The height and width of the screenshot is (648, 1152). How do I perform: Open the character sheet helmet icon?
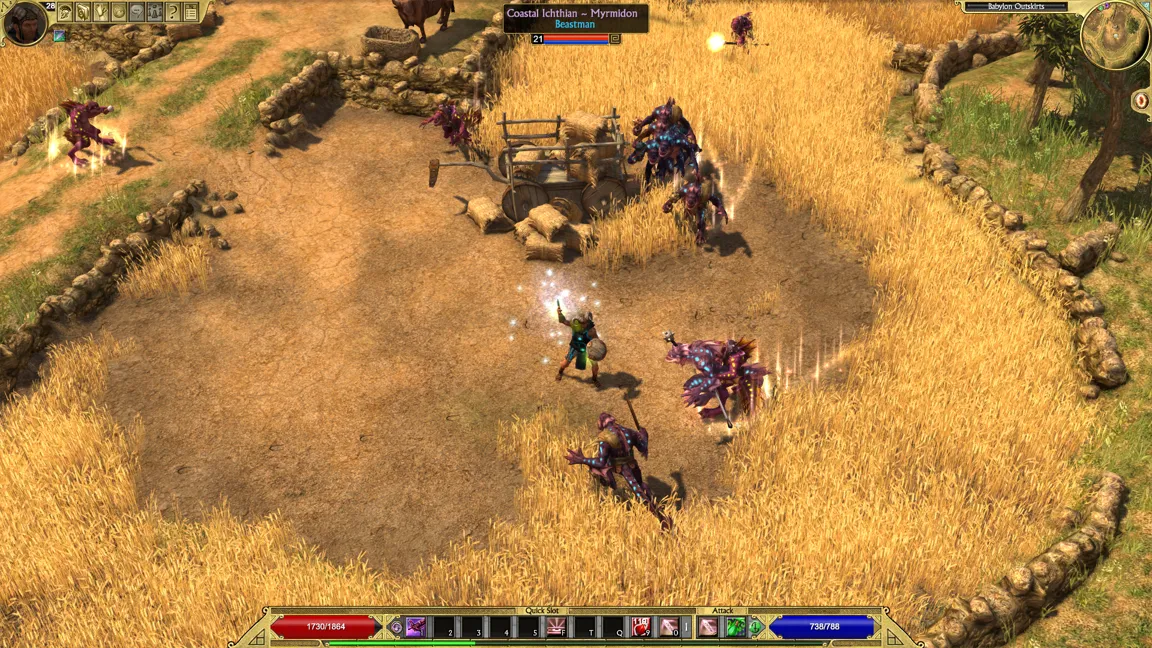tap(65, 12)
